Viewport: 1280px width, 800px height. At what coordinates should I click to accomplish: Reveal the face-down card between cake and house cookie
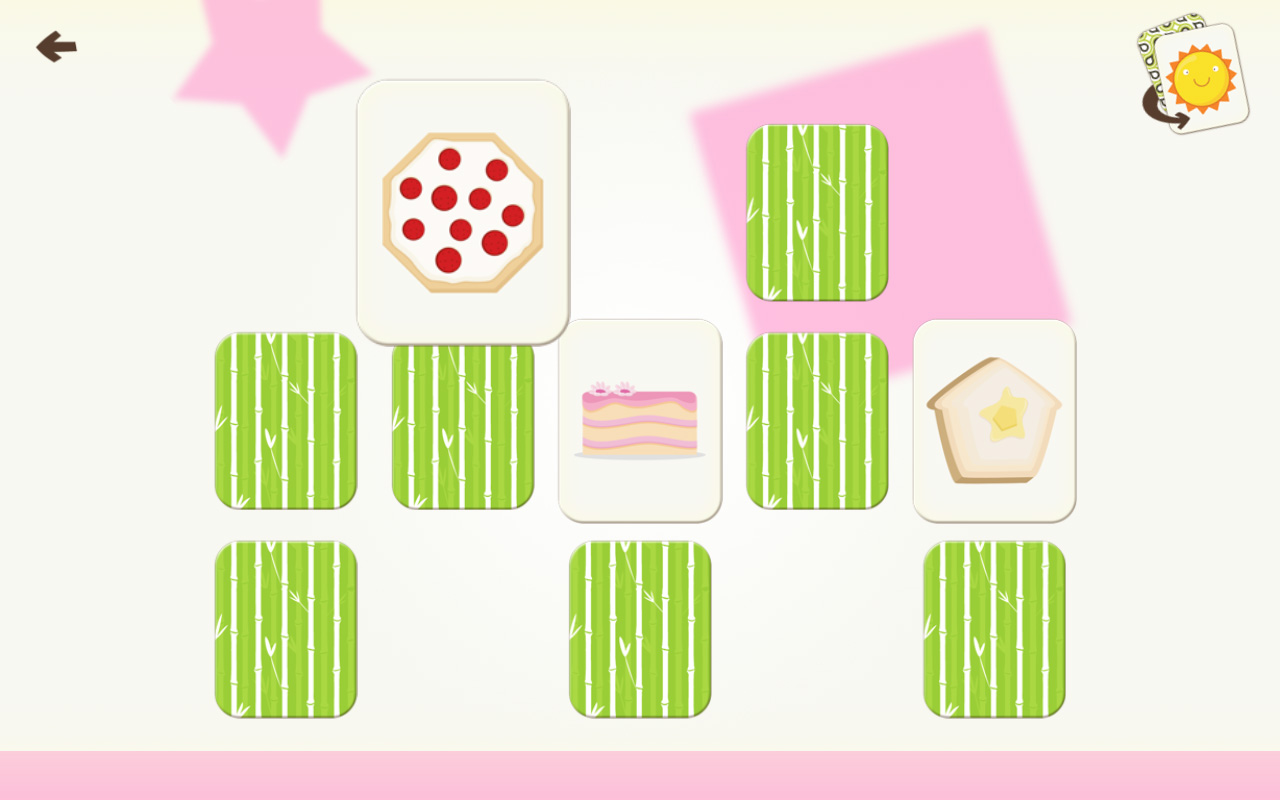coord(816,422)
